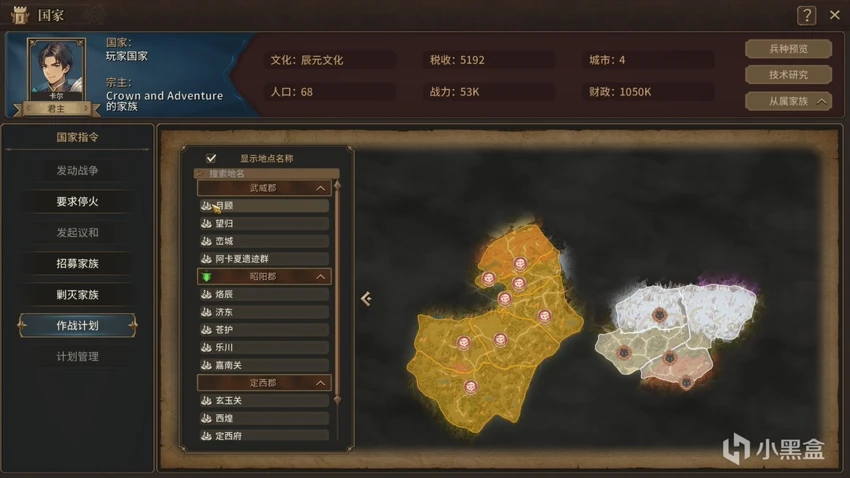Open 计划管理 plan management
The height and width of the screenshot is (478, 850).
(77, 357)
